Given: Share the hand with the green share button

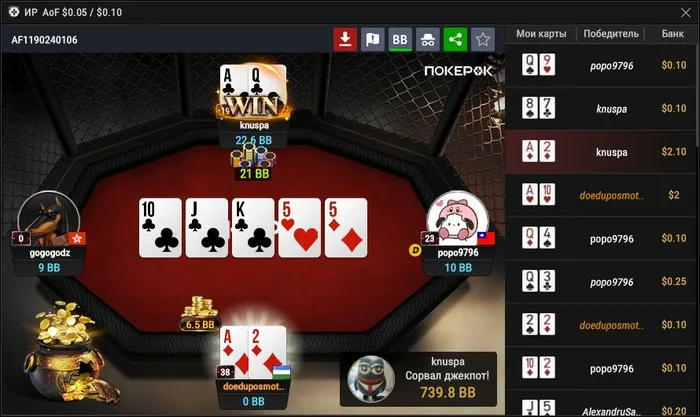Looking at the screenshot, I should coord(456,40).
